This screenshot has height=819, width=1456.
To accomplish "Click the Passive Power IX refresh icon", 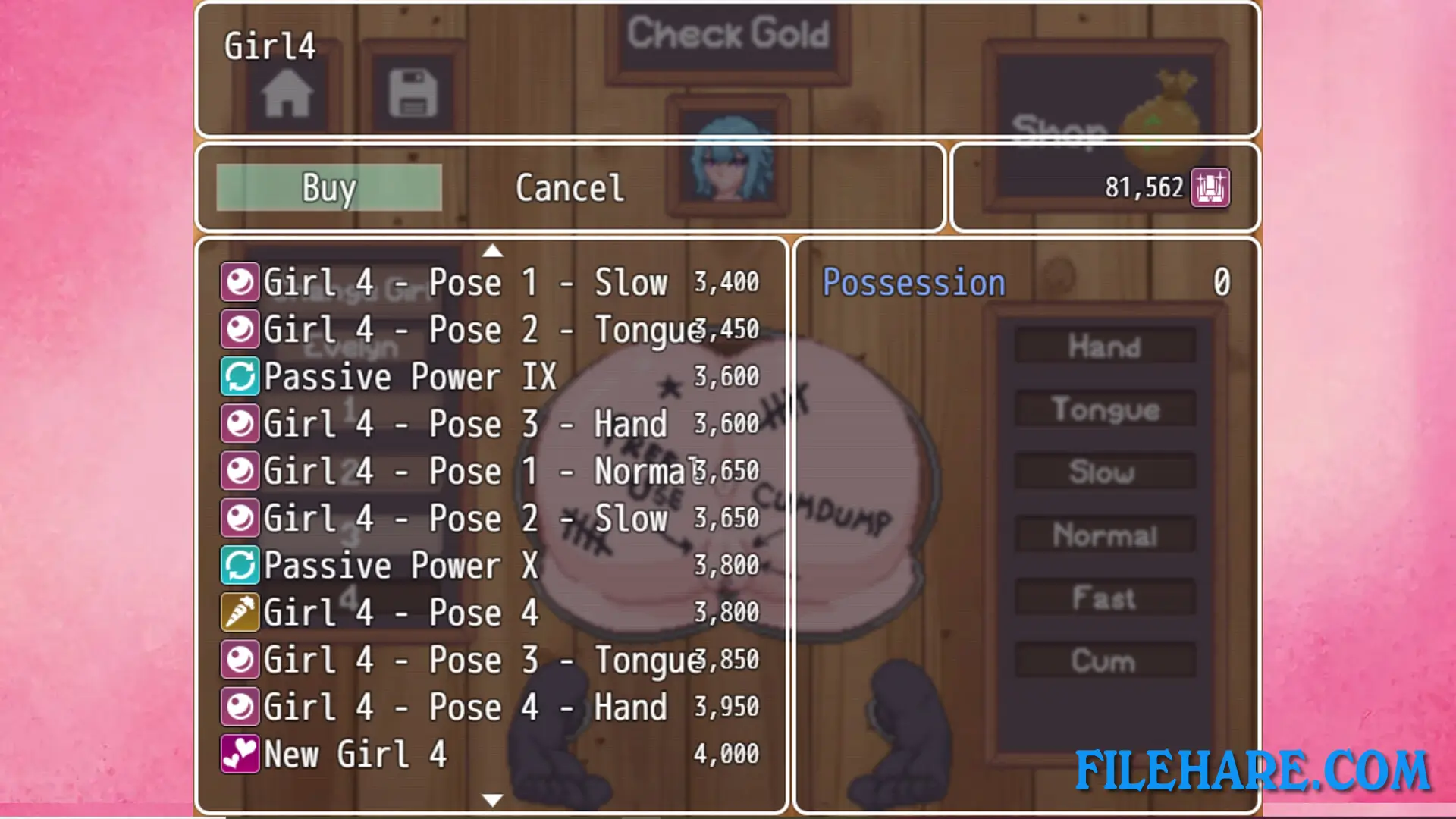I will [240, 376].
